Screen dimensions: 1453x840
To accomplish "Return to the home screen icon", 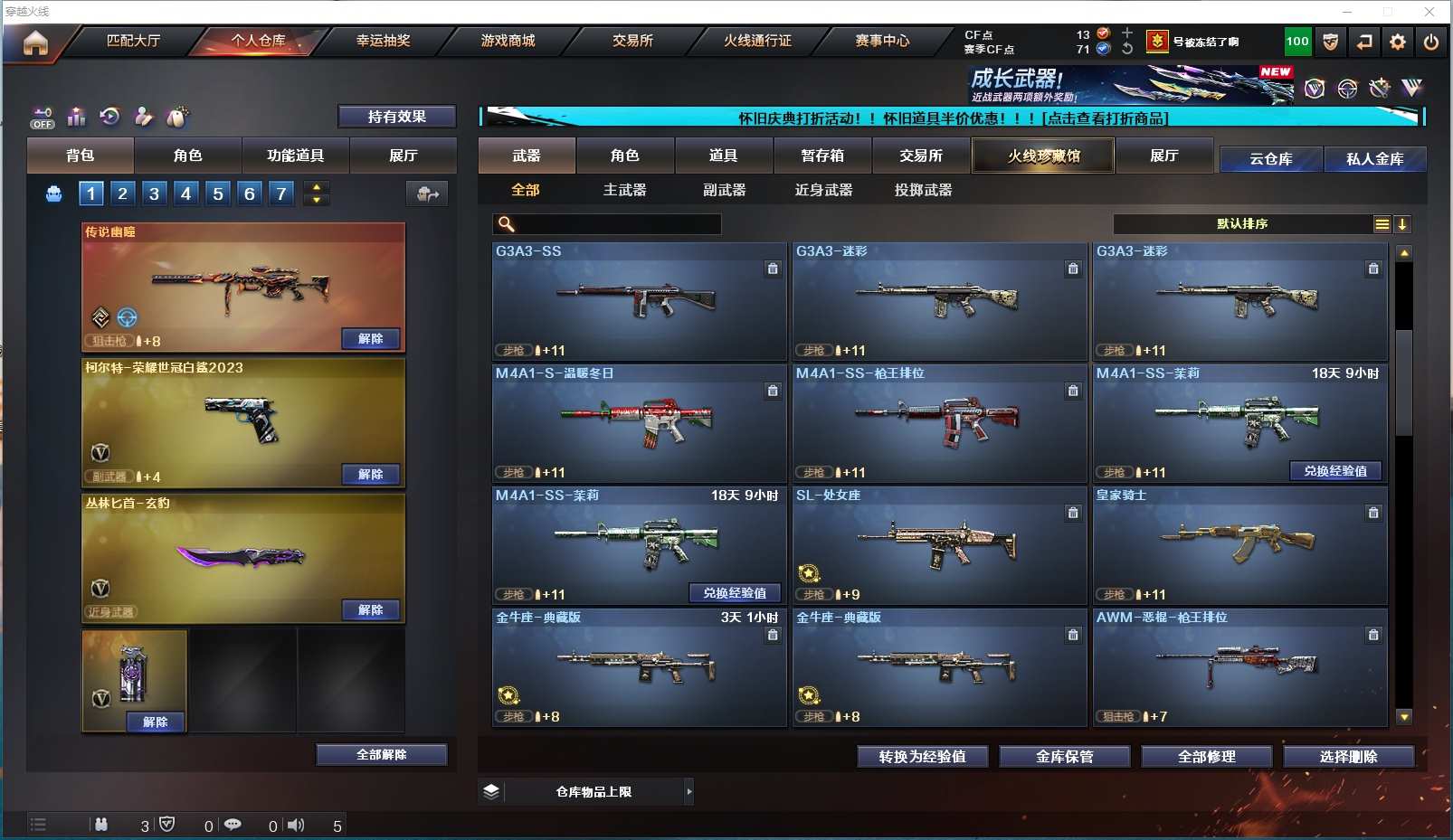I will [35, 42].
